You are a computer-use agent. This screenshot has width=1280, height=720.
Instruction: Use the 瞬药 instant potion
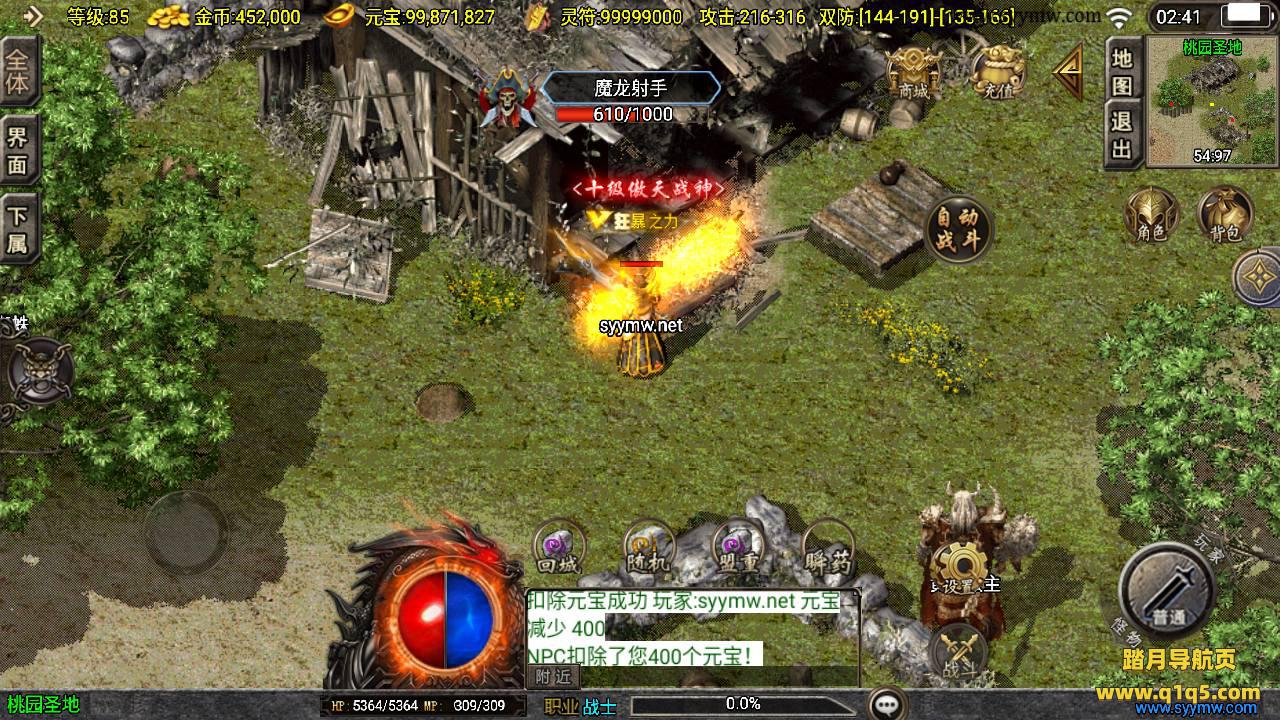[828, 548]
